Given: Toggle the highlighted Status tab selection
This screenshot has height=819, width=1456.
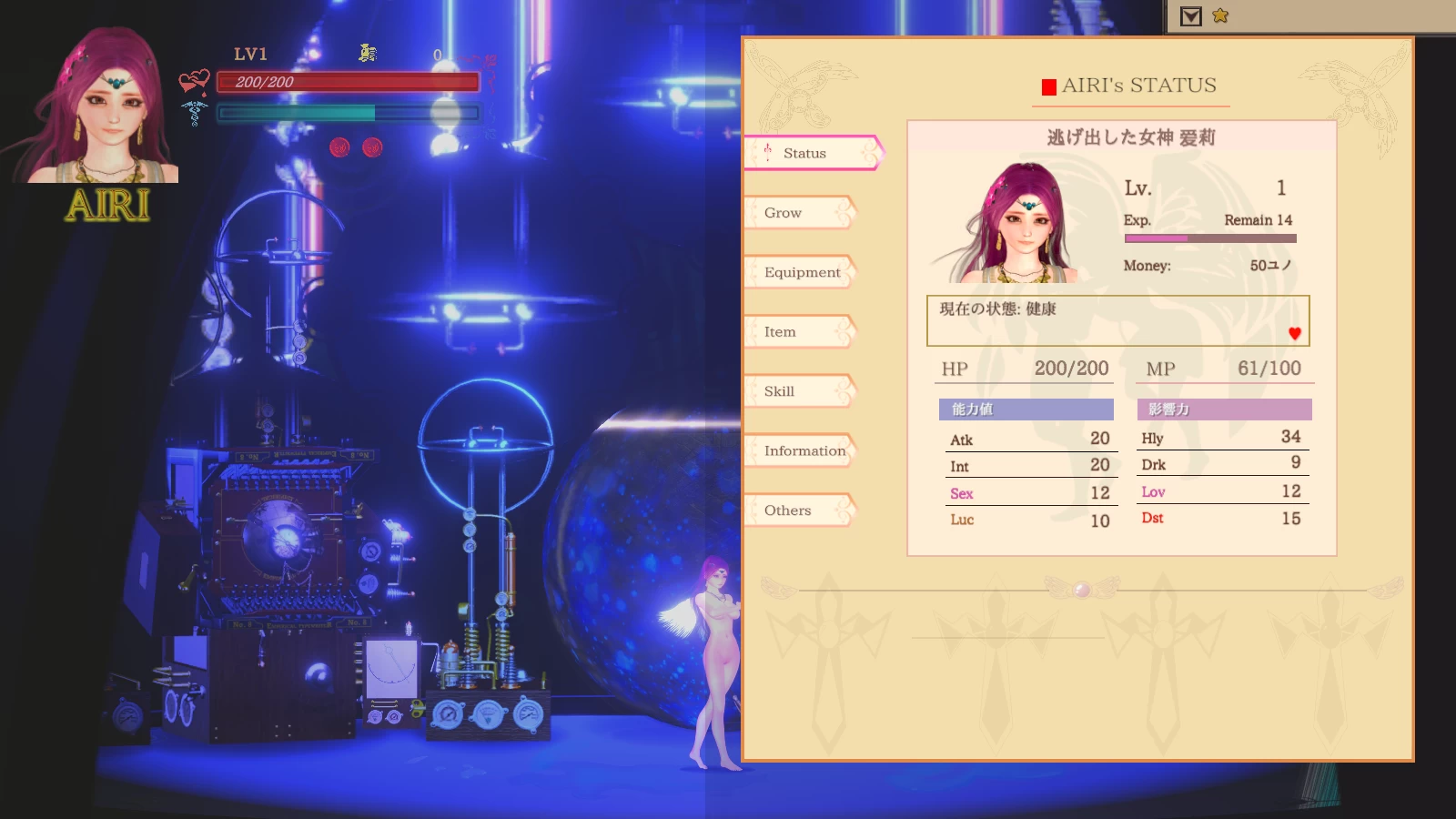Looking at the screenshot, I should click(804, 153).
